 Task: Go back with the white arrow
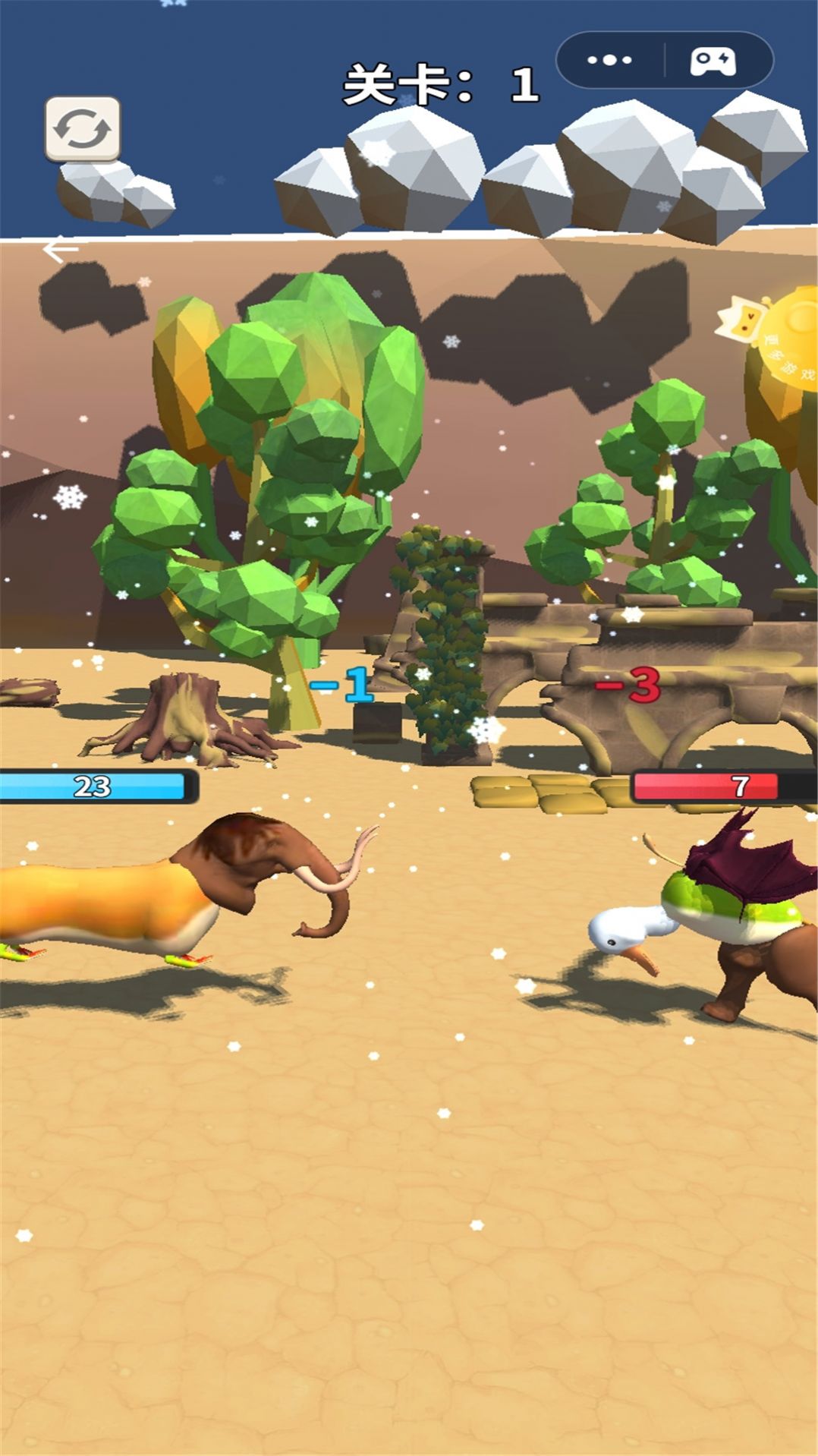point(61,249)
